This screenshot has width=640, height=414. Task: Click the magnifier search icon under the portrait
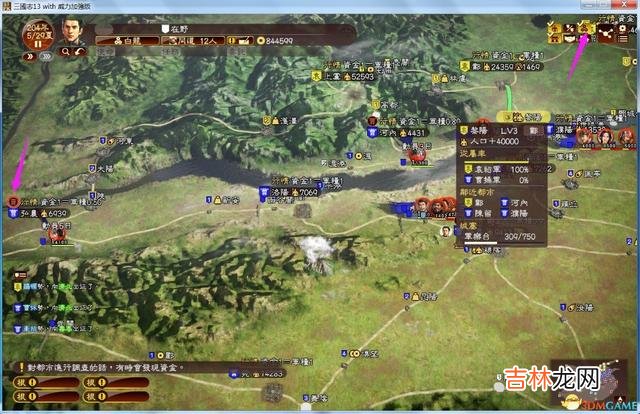[x=64, y=51]
